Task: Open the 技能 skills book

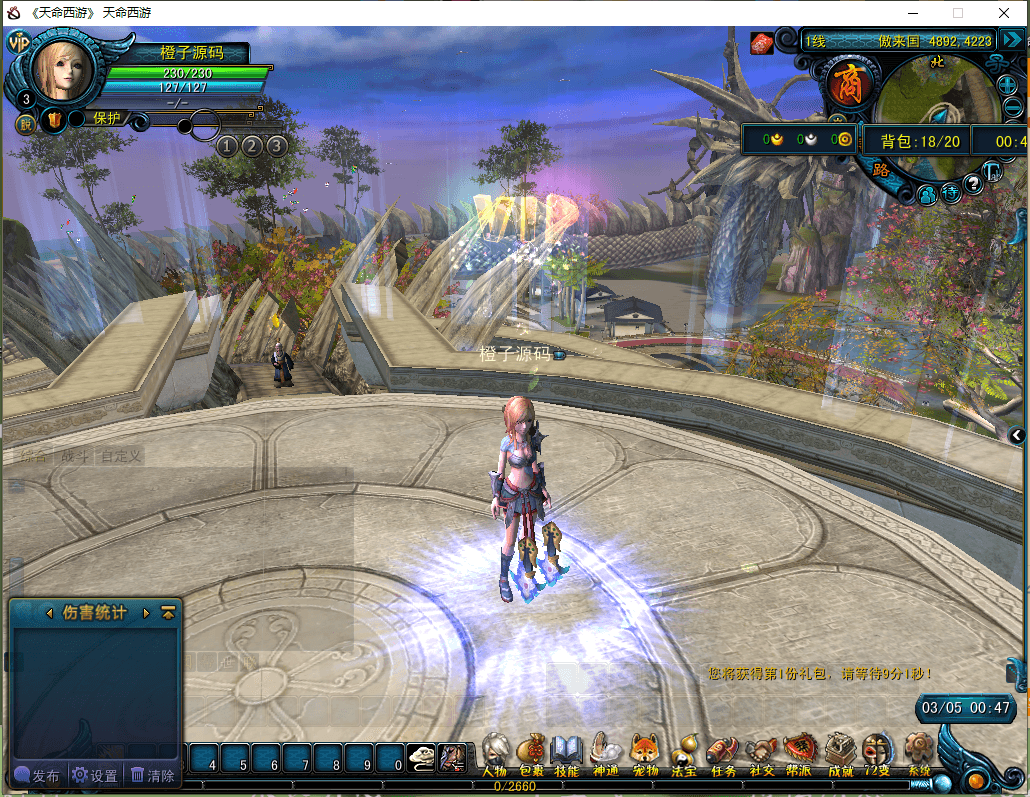Action: 567,752
